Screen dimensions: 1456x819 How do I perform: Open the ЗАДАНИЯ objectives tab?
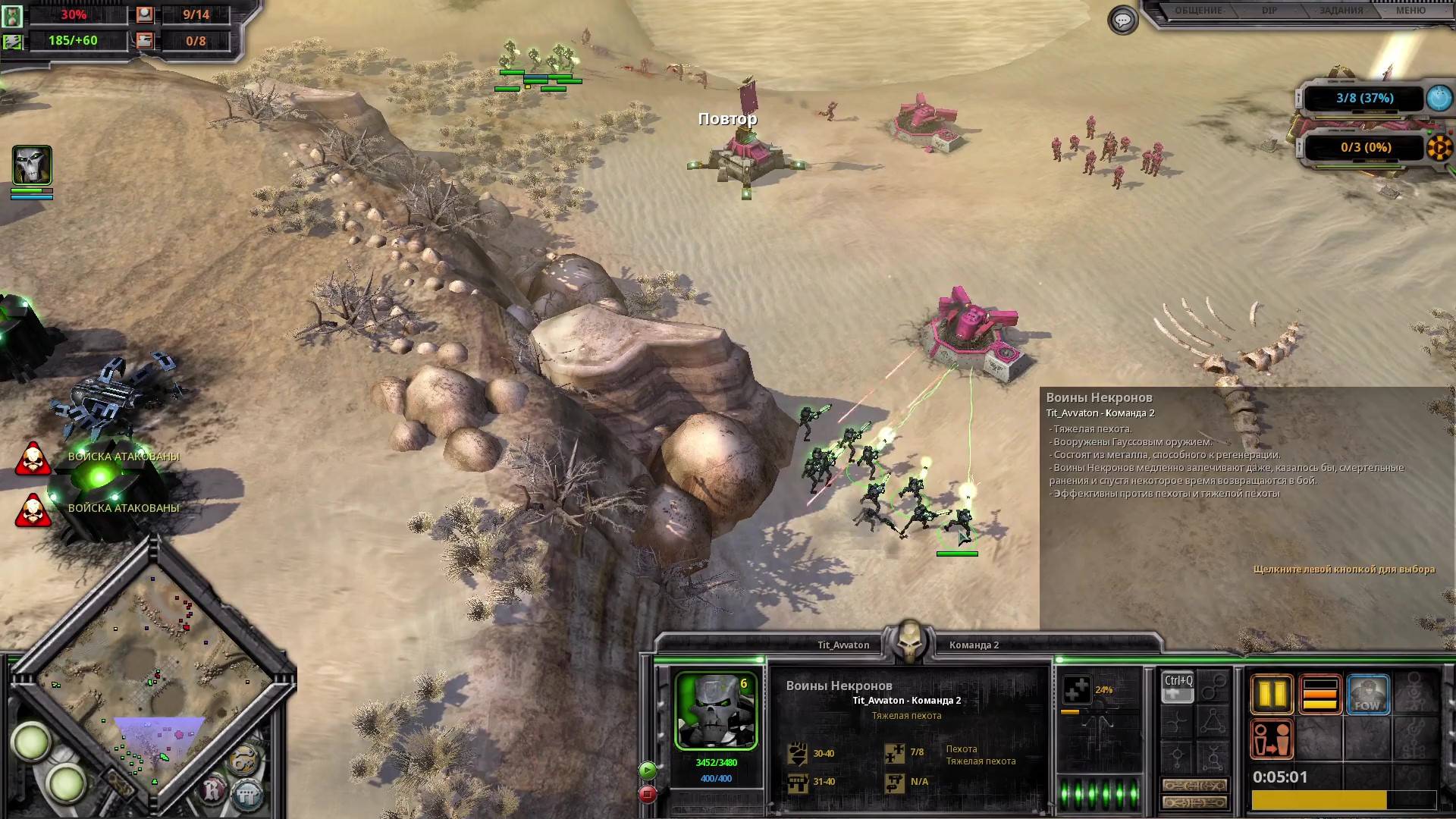(x=1341, y=11)
